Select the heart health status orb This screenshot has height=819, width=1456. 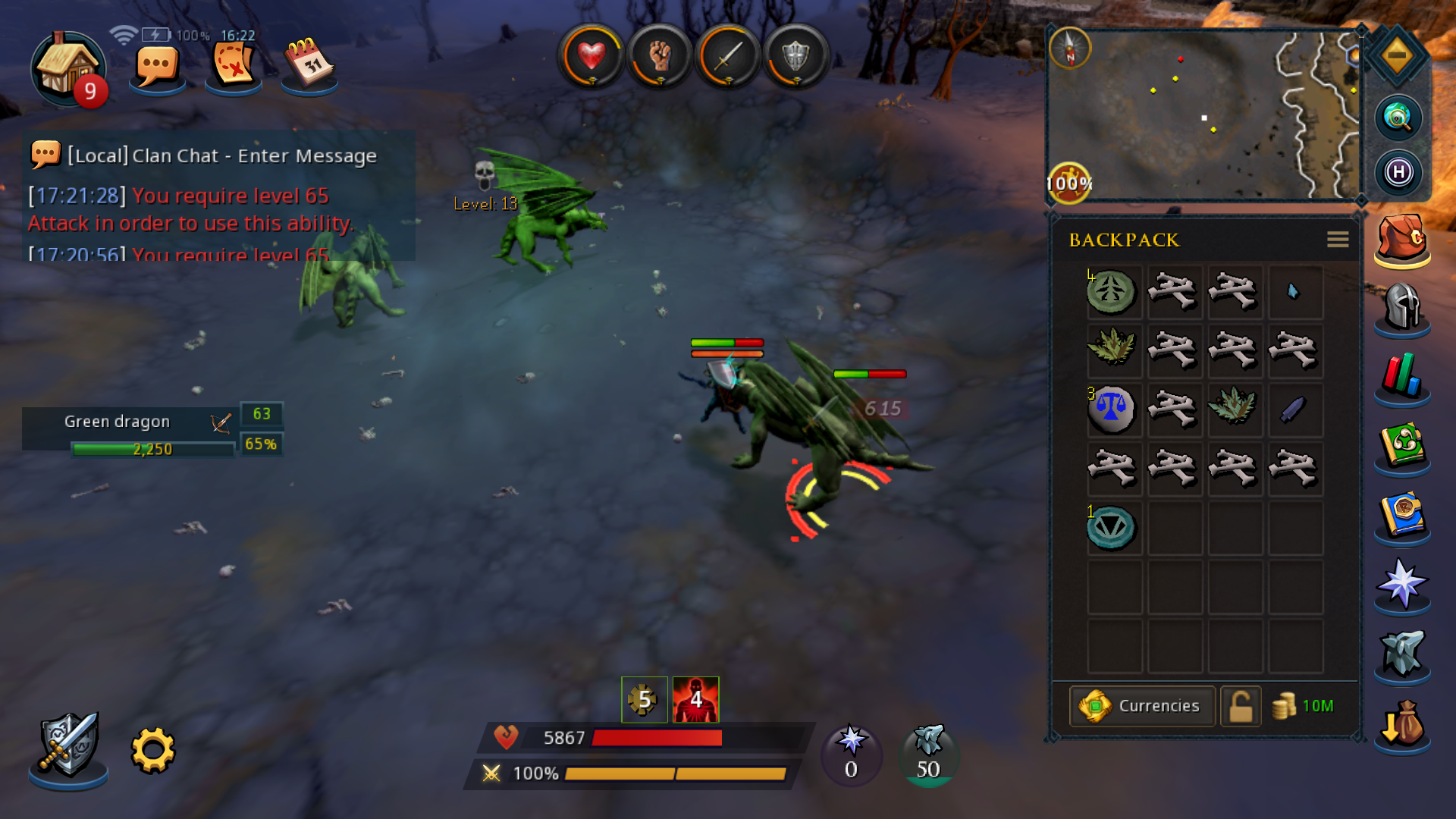coord(591,56)
